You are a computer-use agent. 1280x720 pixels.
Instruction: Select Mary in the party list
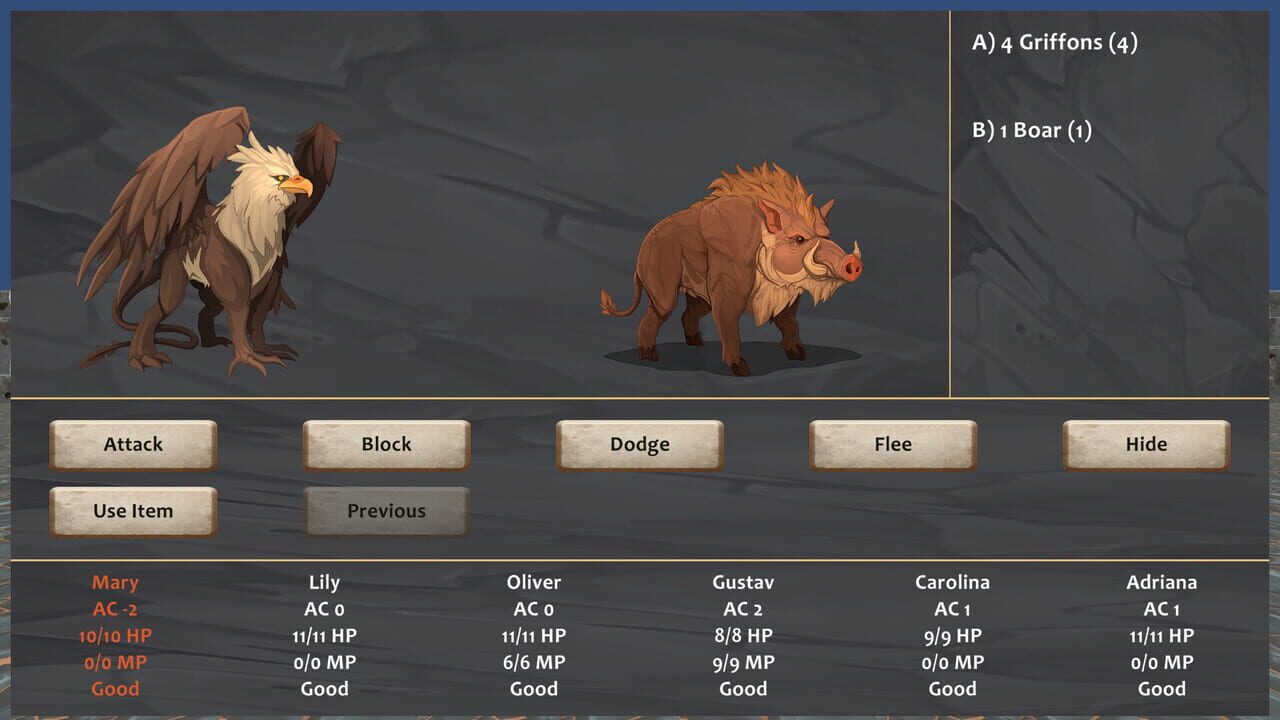pos(116,581)
